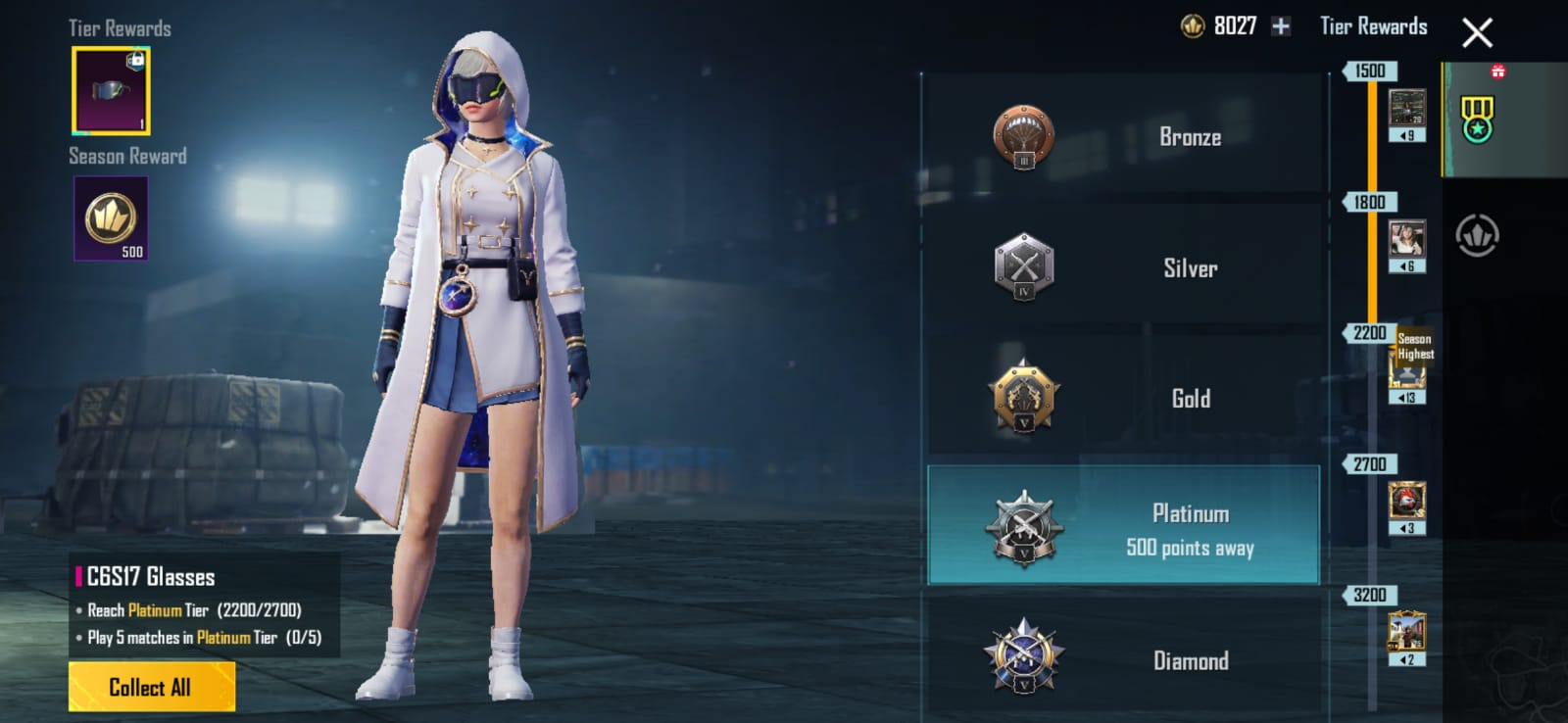The image size is (1568, 723).
Task: Select the C6S17 Glasses reward slot
Action: (x=111, y=91)
